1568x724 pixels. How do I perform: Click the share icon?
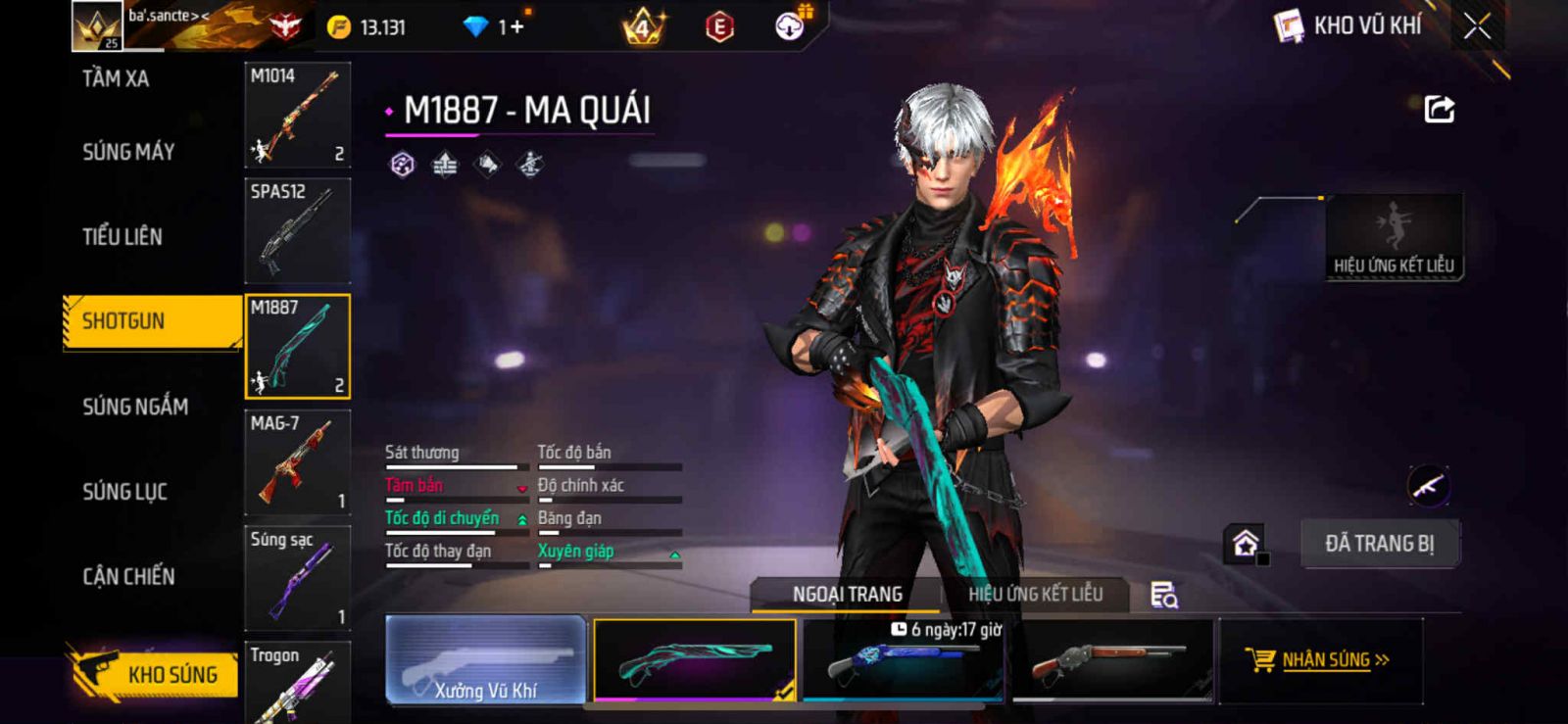(1439, 109)
